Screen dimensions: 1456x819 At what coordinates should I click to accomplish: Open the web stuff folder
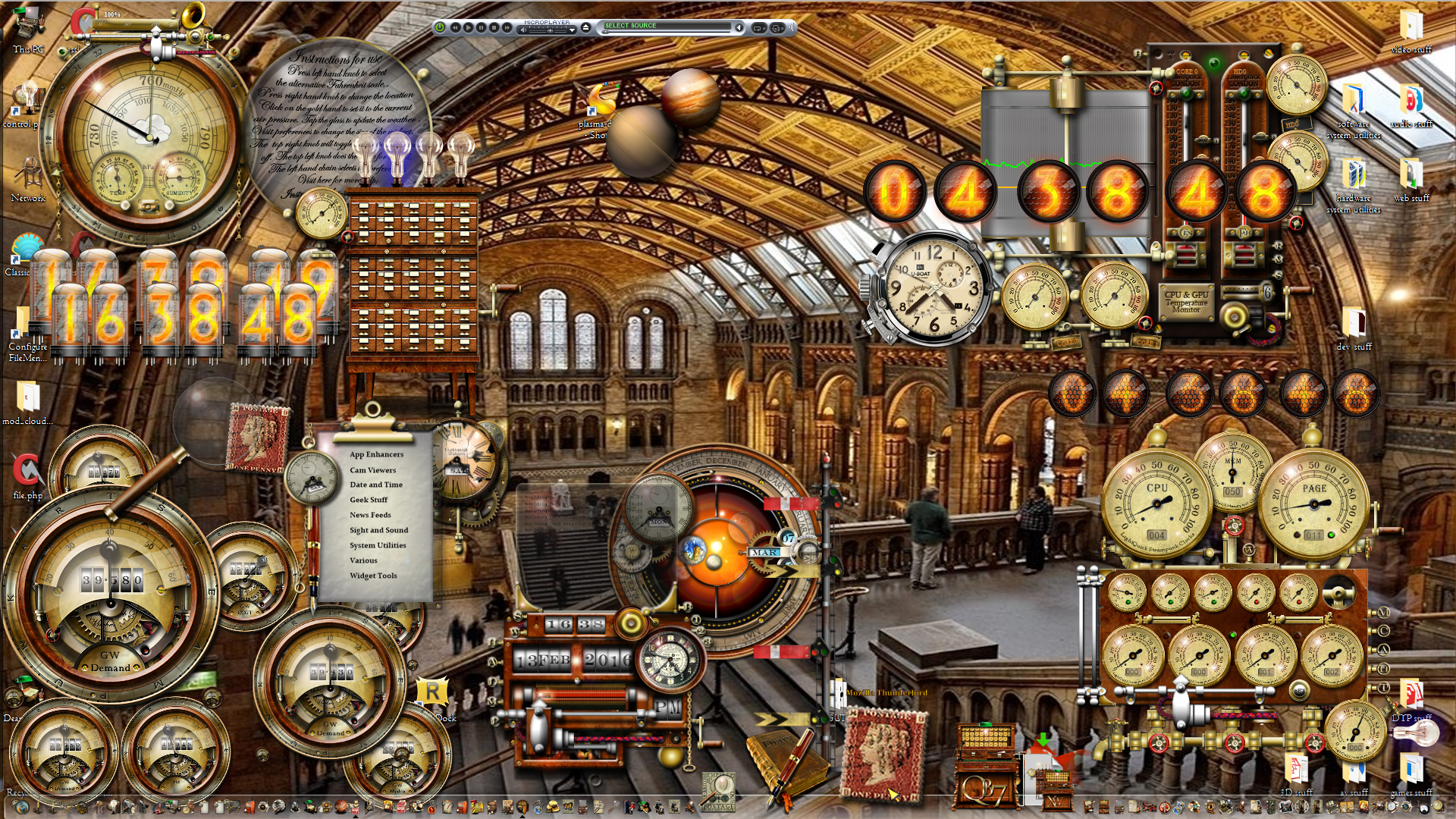[1410, 177]
